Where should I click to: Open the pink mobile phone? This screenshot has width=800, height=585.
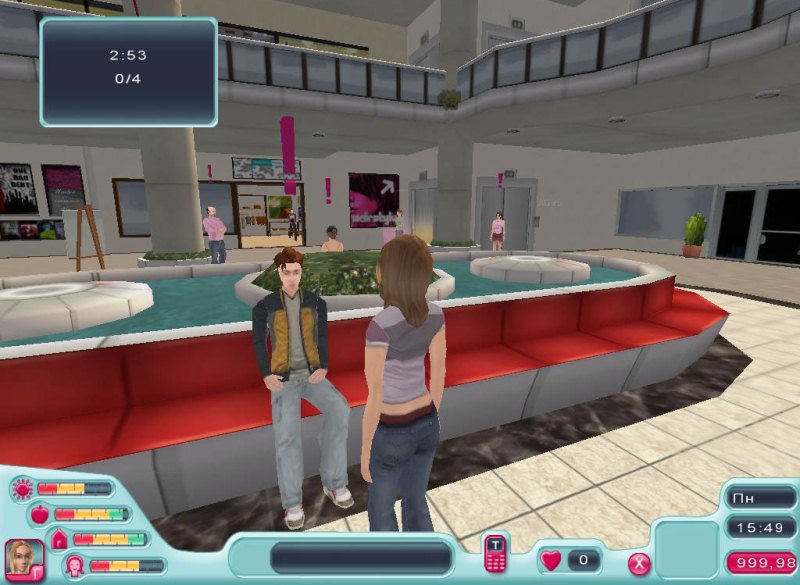click(x=496, y=553)
